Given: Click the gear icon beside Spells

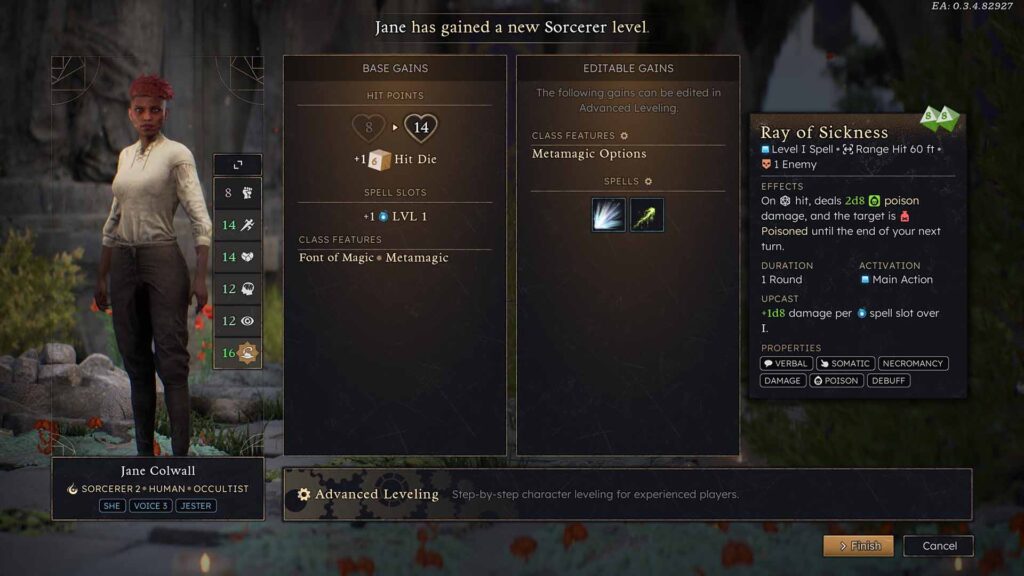Looking at the screenshot, I should click(x=648, y=182).
